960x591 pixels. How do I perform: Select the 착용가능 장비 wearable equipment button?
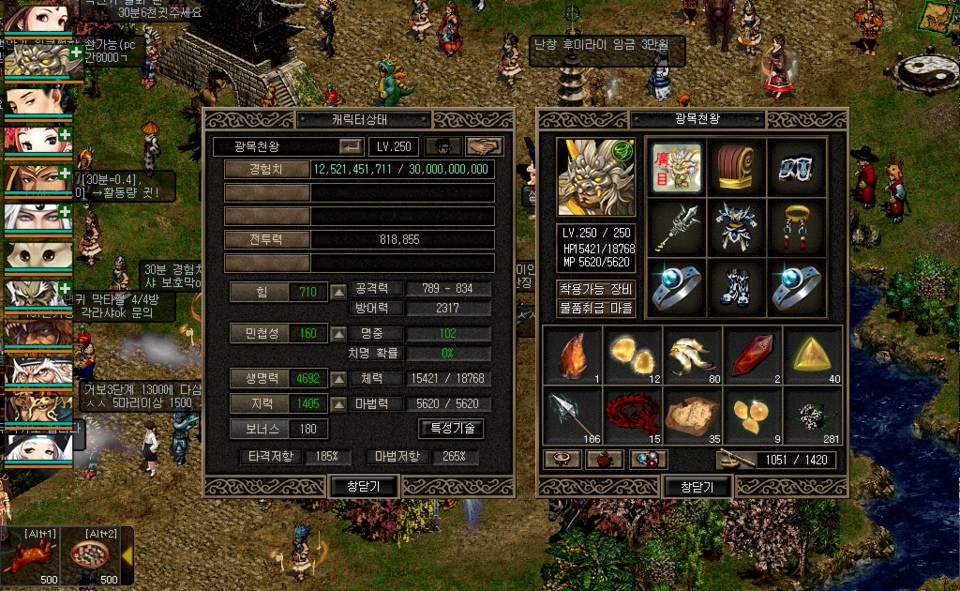[596, 289]
